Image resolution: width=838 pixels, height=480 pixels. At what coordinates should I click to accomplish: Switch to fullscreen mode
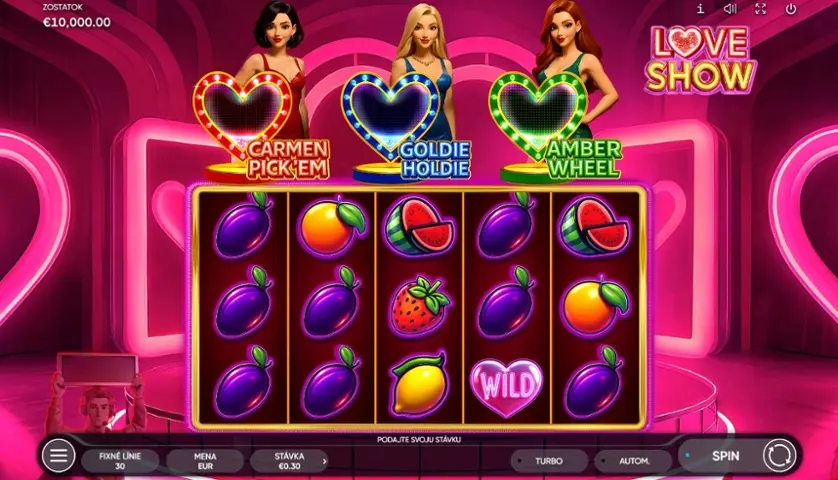point(760,9)
